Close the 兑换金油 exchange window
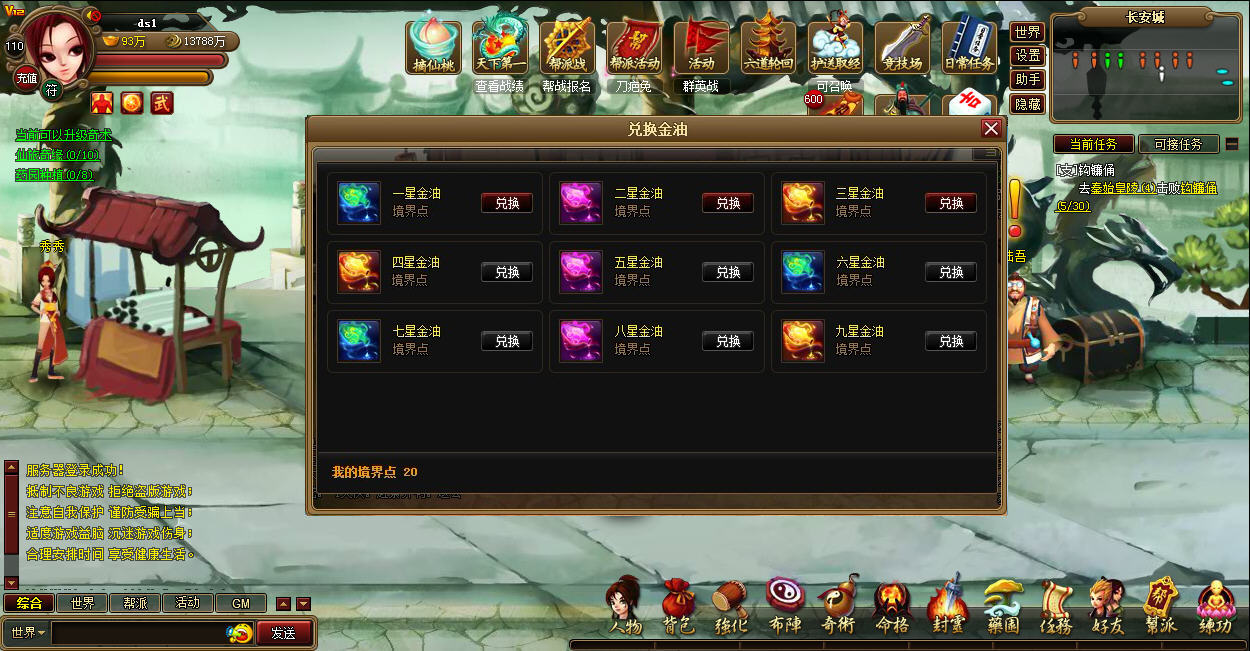The image size is (1250, 651). coord(991,128)
